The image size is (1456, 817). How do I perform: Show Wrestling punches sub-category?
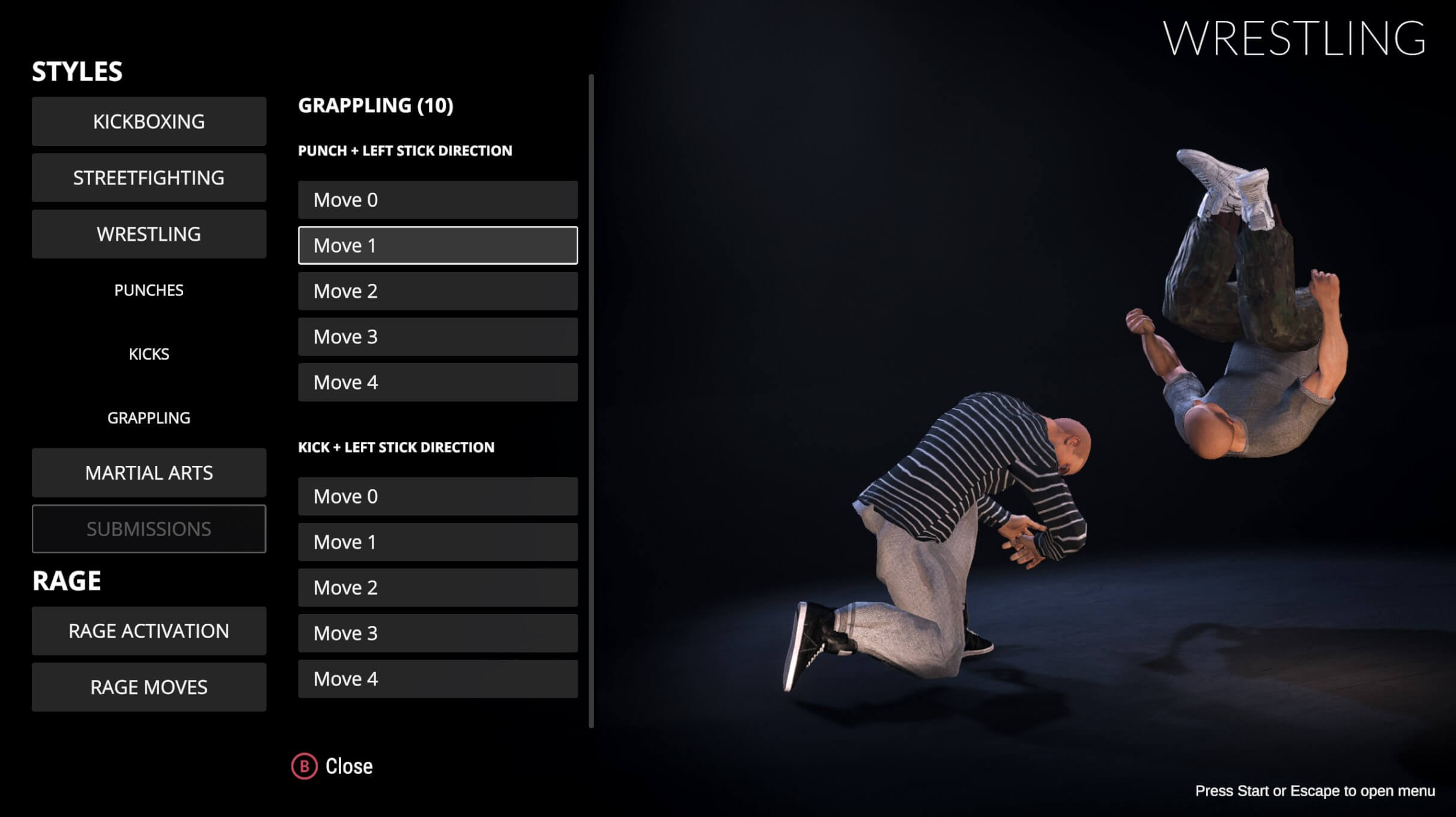pyautogui.click(x=148, y=291)
